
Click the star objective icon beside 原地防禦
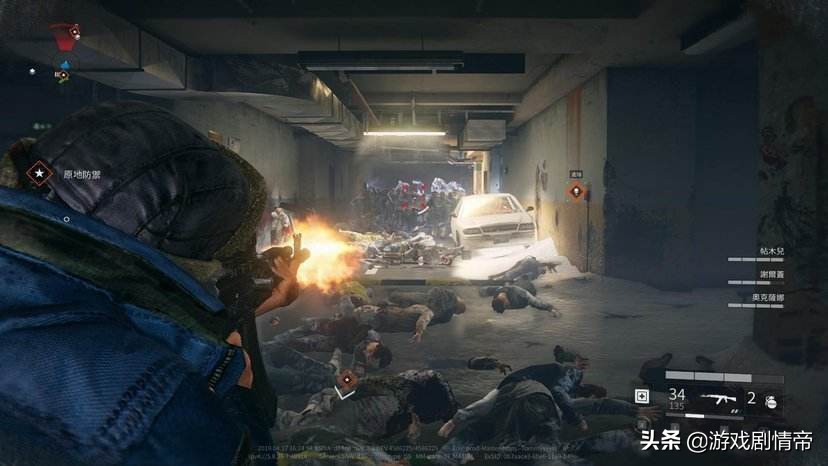[39, 174]
